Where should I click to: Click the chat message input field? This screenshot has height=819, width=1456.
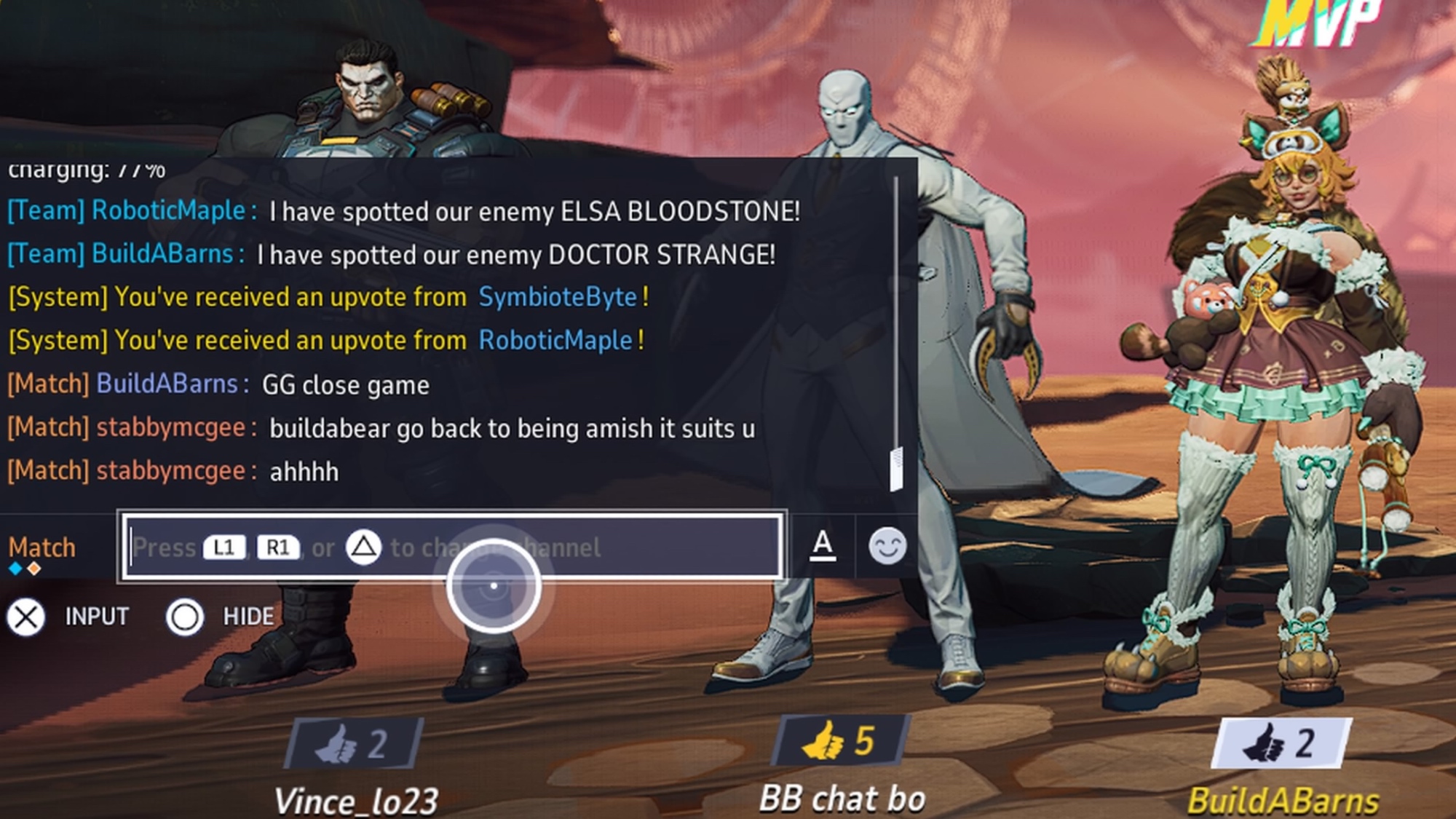click(x=451, y=547)
